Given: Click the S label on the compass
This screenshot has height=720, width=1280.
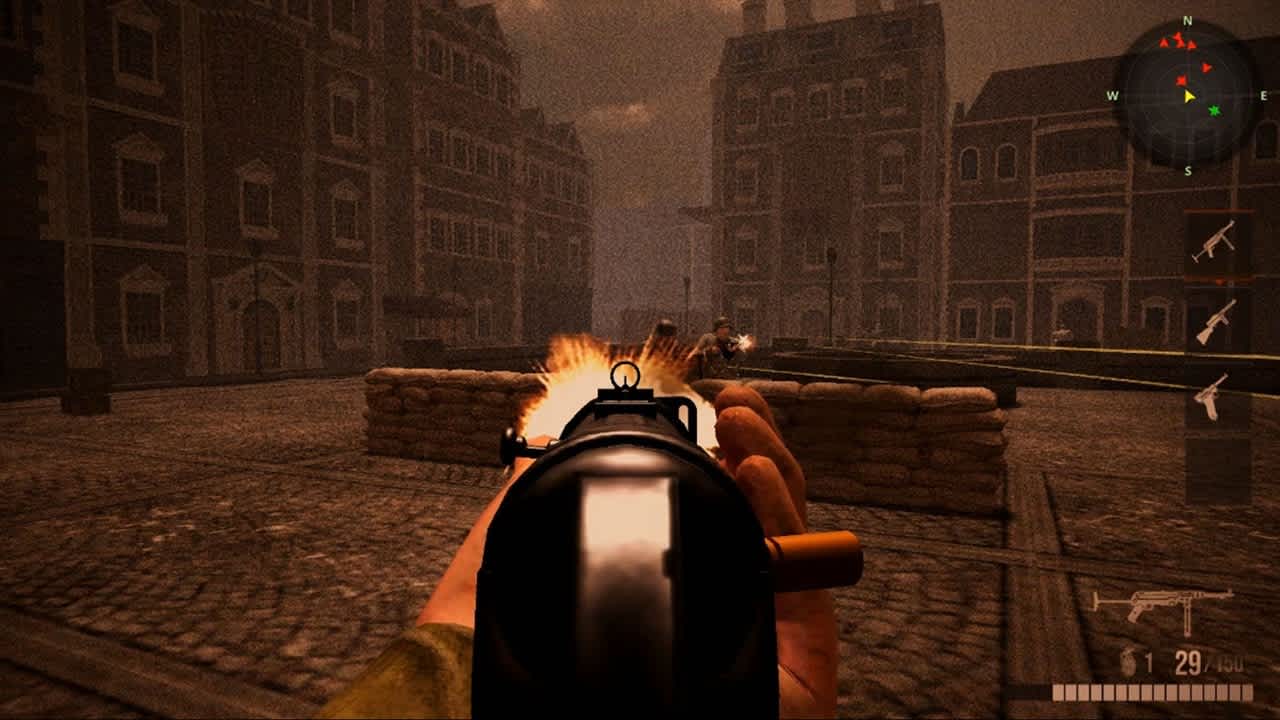Looking at the screenshot, I should [x=1189, y=172].
